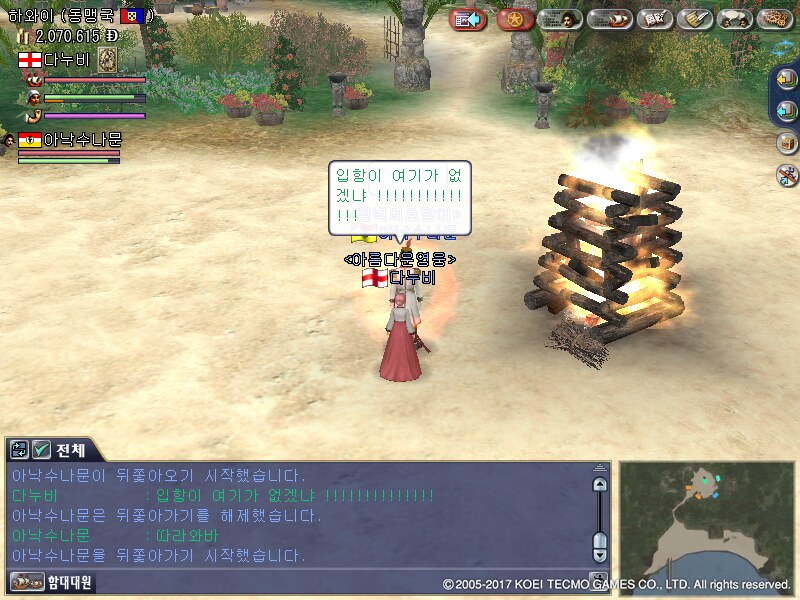The width and height of the screenshot is (800, 600).
Task: Select party member 아낙수나문 in the party list
Action: point(82,139)
